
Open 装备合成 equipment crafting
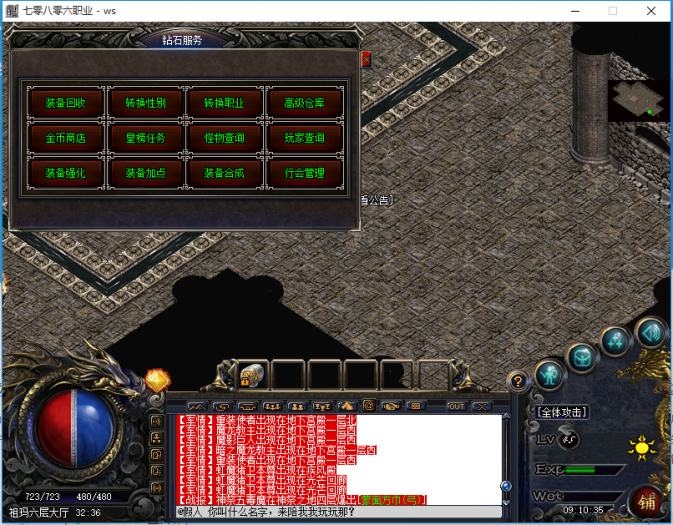pyautogui.click(x=225, y=172)
